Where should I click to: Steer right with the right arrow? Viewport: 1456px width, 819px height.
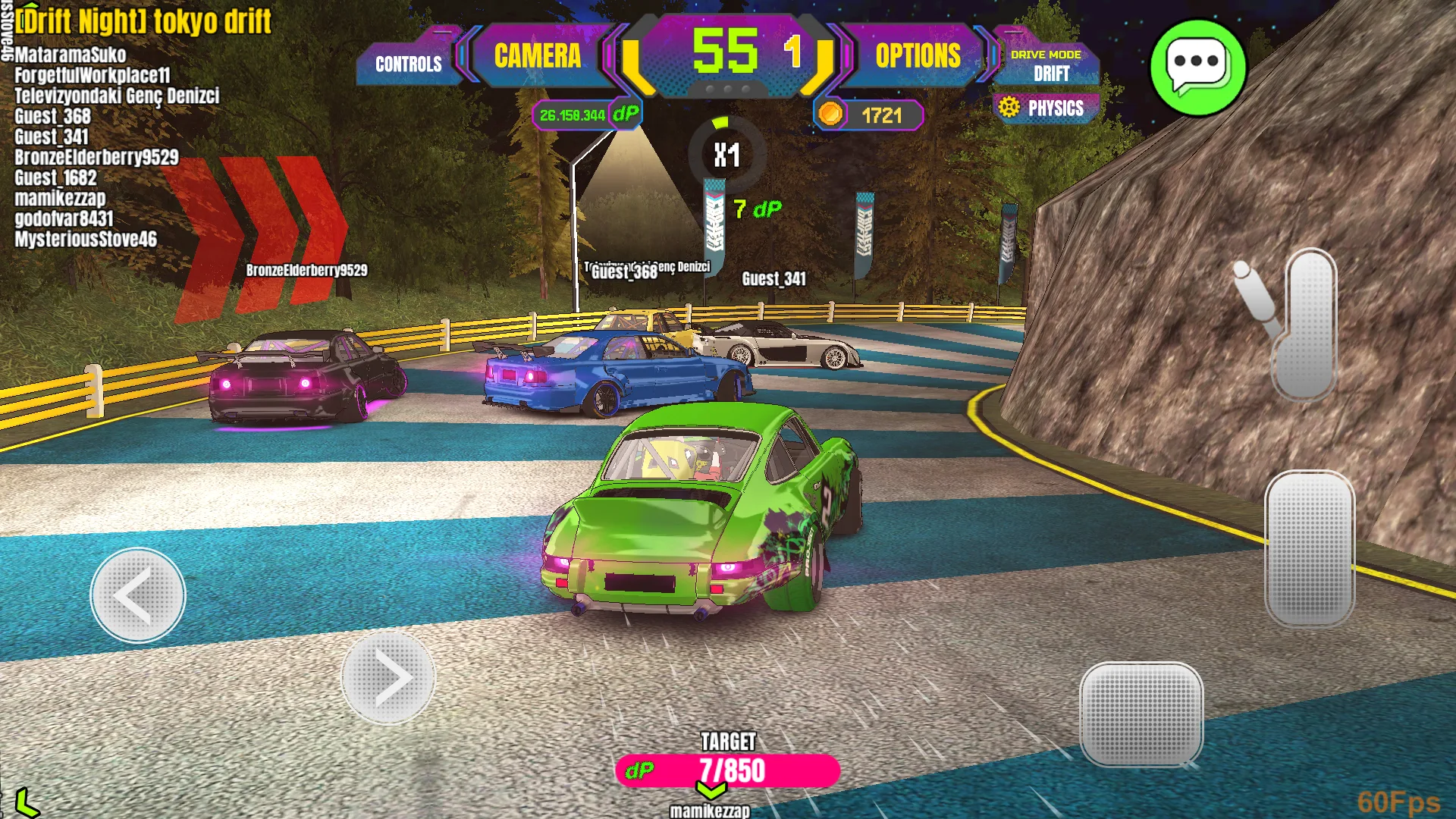click(x=388, y=677)
